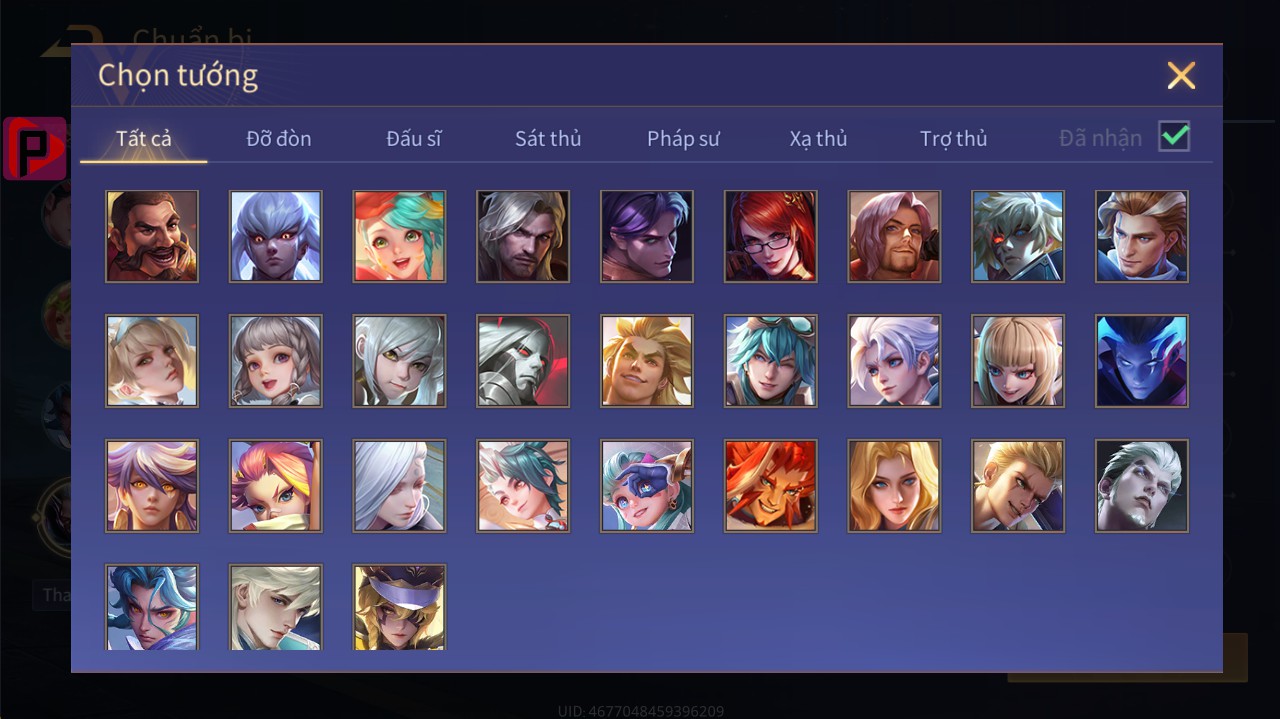View the Trợ thủ heroes tab
1280x719 pixels.
click(953, 138)
